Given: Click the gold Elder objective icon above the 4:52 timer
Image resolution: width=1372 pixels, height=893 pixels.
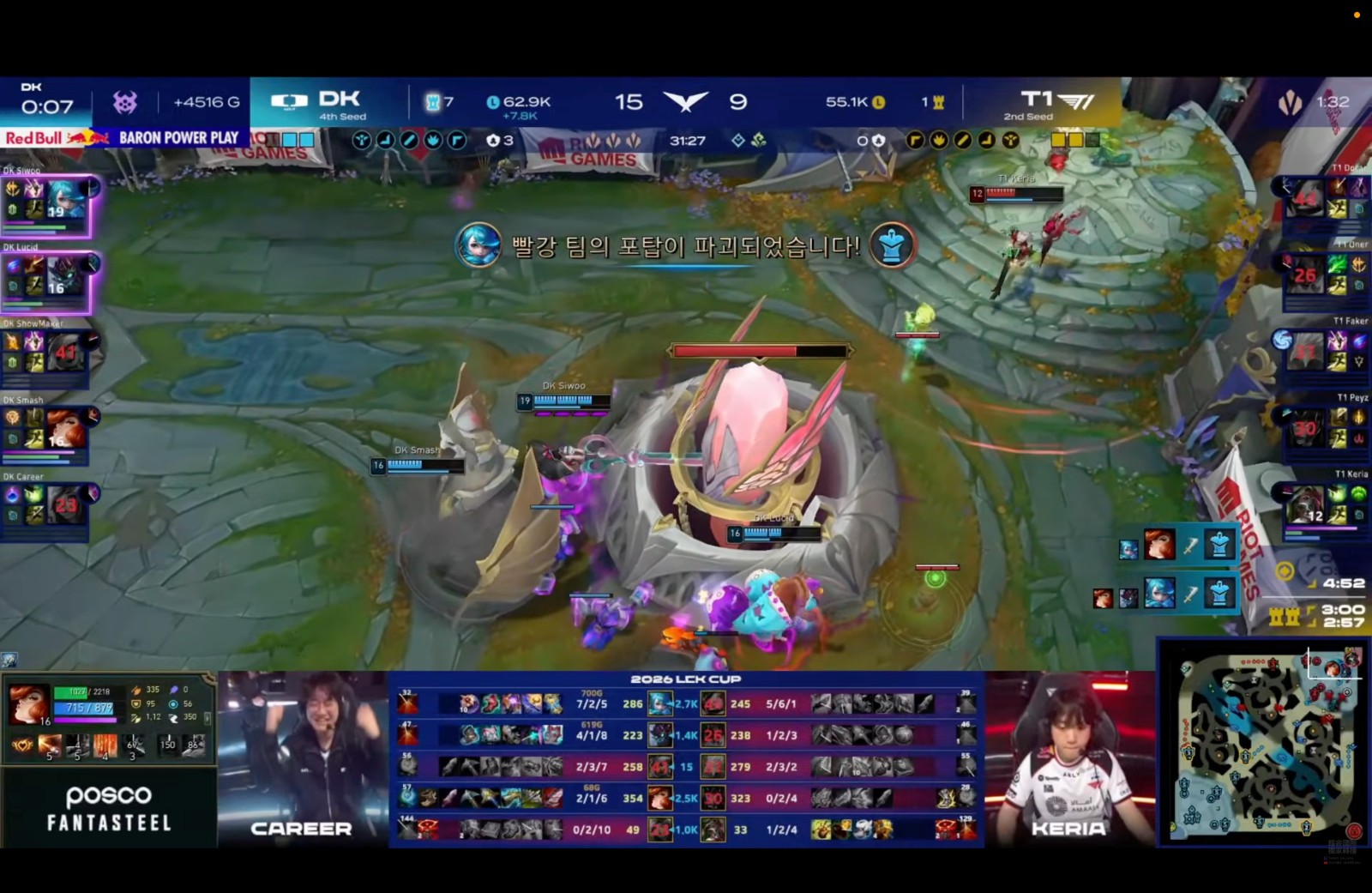Looking at the screenshot, I should point(1284,569).
